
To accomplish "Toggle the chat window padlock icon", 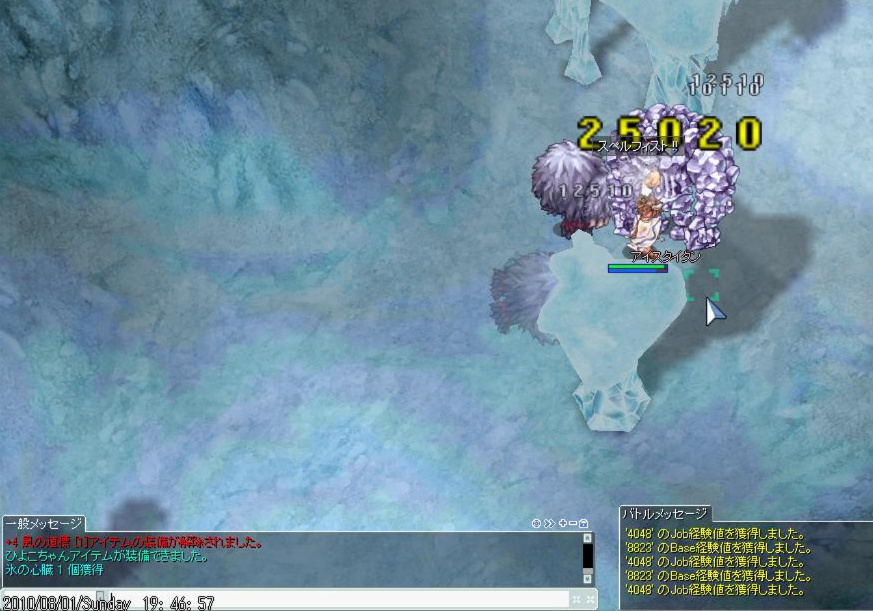I will click(x=583, y=523).
